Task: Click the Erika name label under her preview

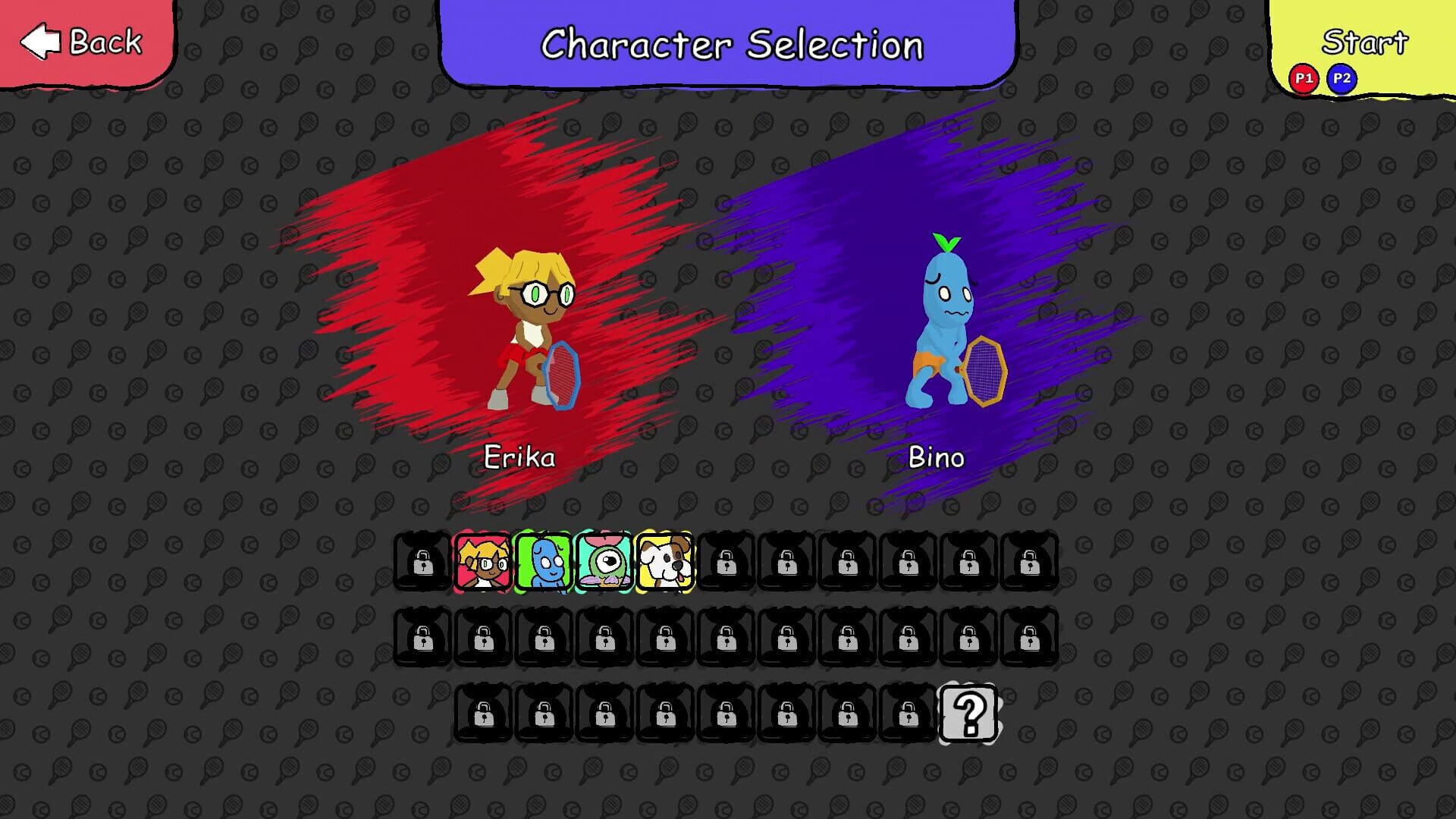Action: click(x=519, y=457)
